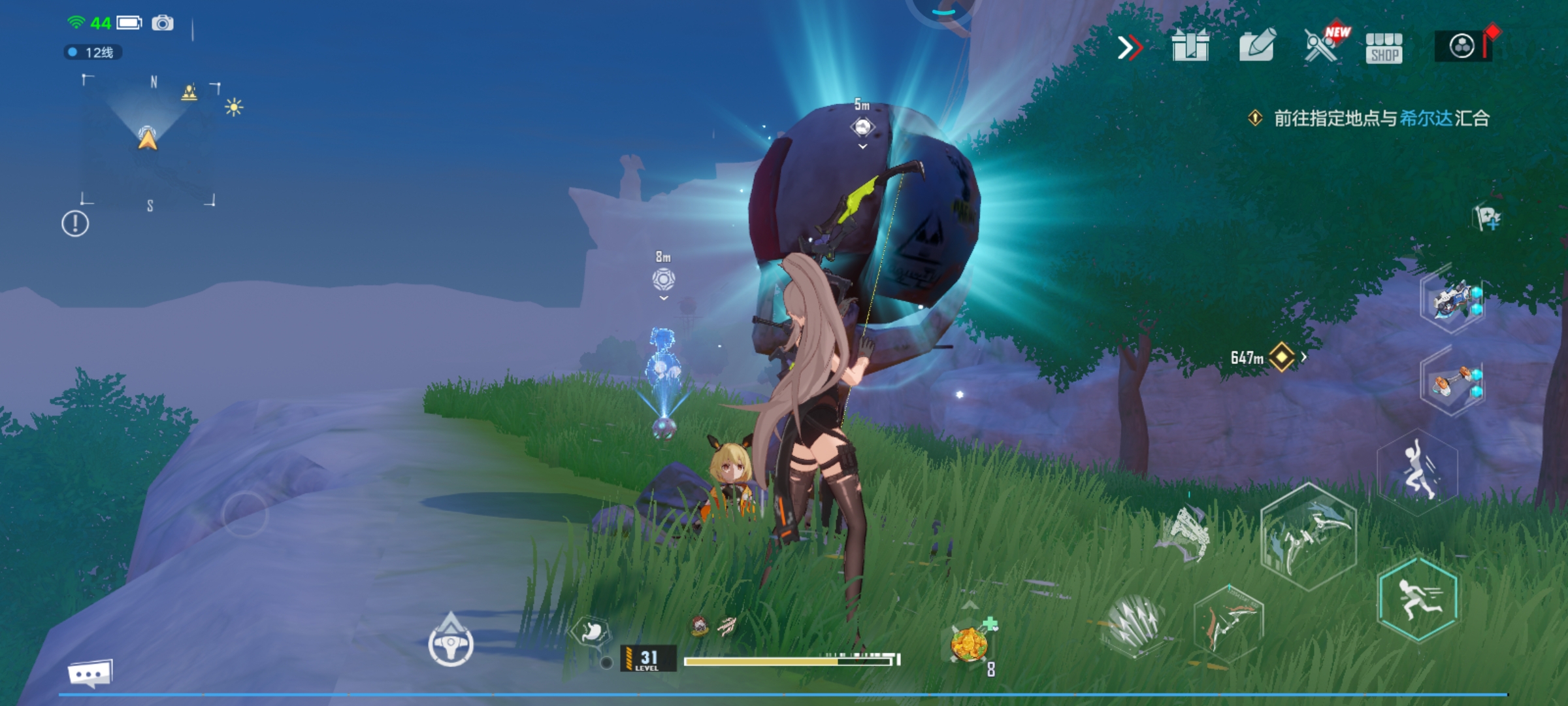The image size is (1568, 706).
Task: Open the chat window
Action: tap(90, 673)
